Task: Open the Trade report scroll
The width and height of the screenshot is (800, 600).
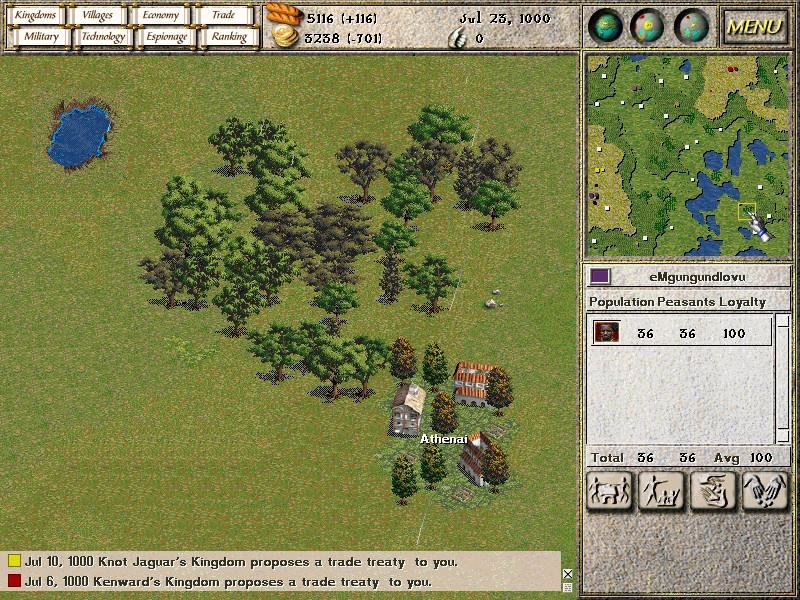Action: pos(223,15)
